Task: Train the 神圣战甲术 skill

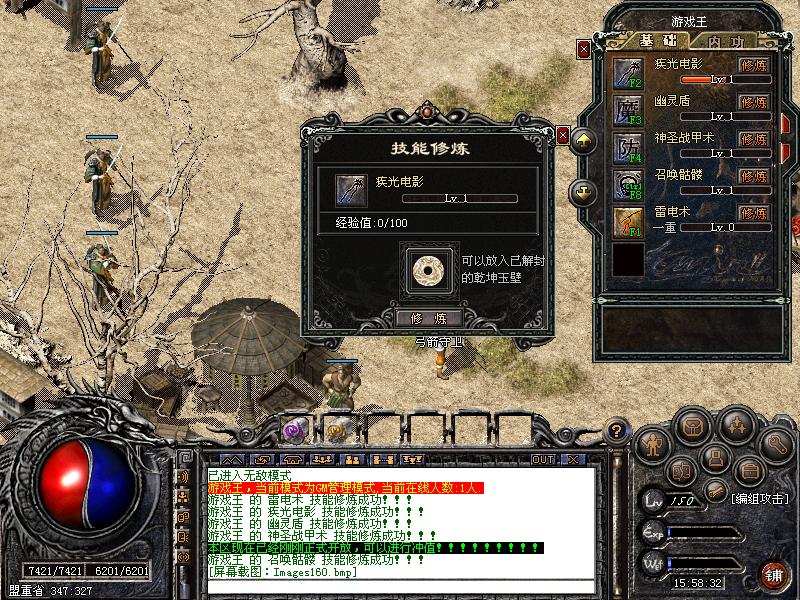Action: [x=753, y=138]
